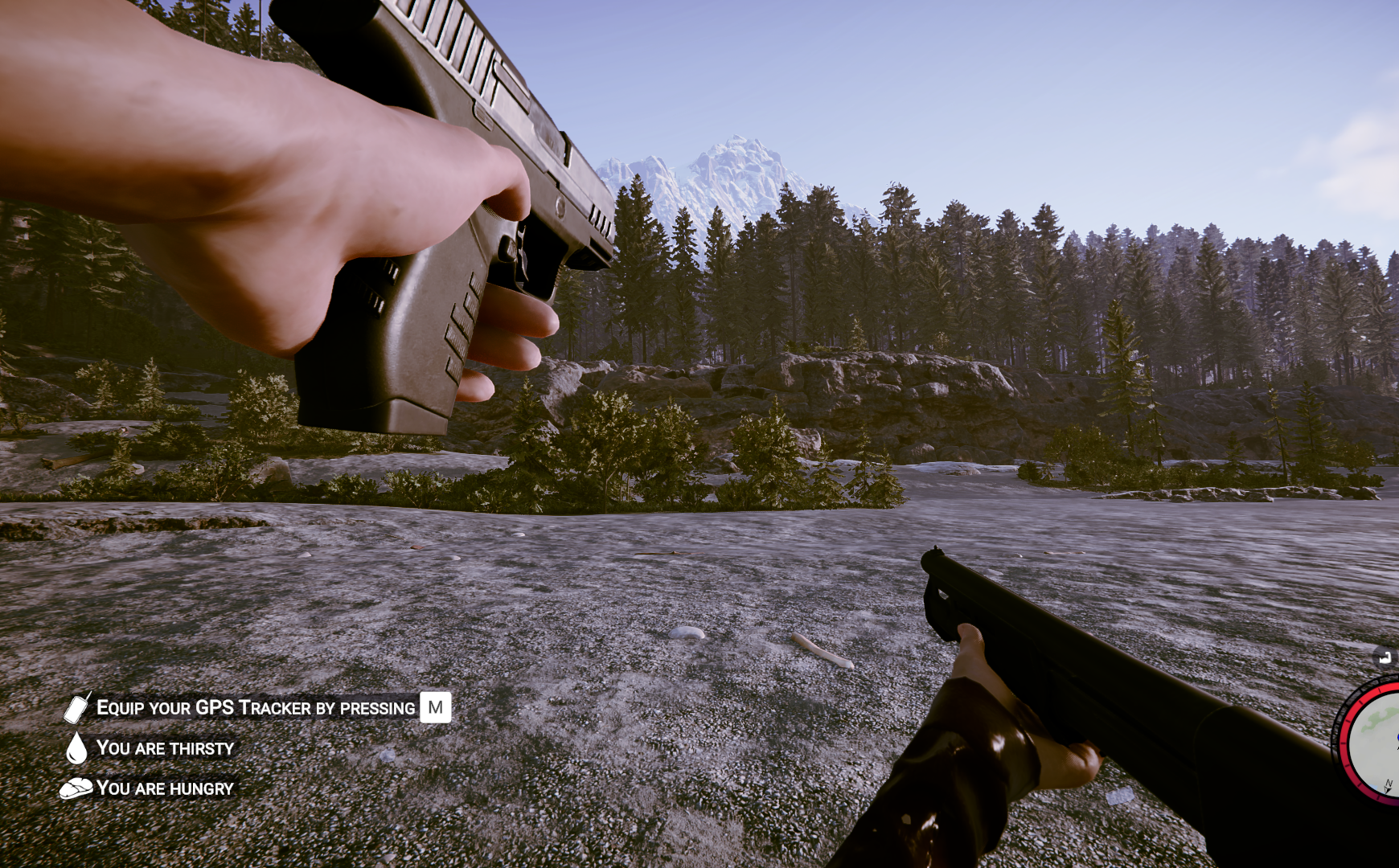This screenshot has height=868, width=1399.
Task: Click the hungry status icon
Action: point(76,788)
